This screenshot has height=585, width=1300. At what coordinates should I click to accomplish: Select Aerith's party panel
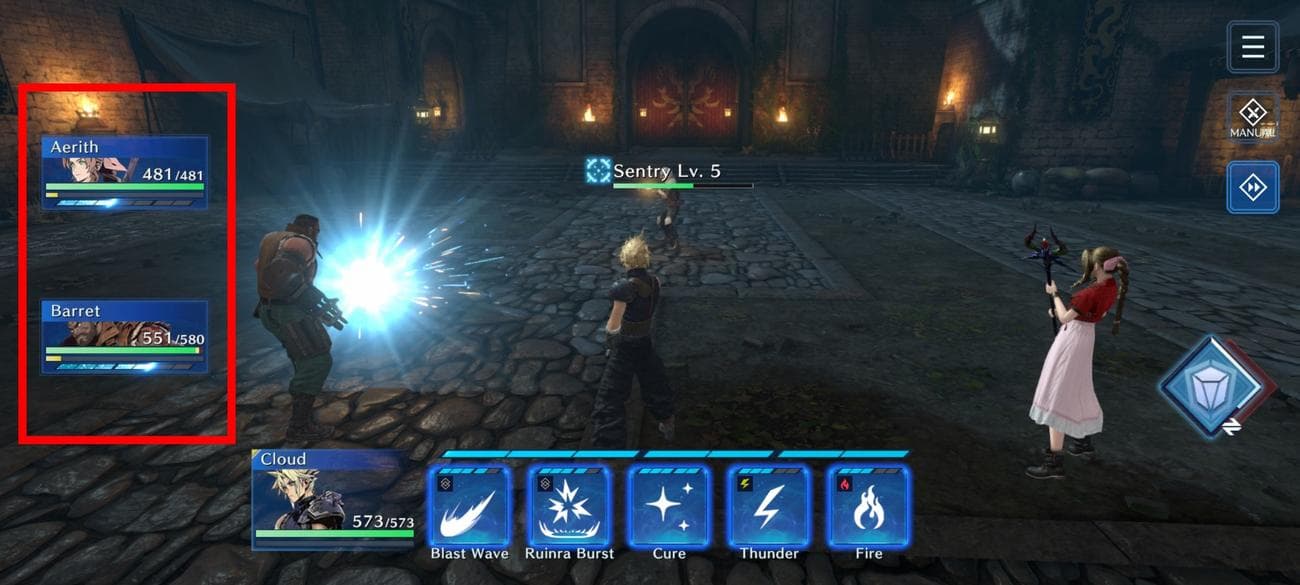pos(125,173)
